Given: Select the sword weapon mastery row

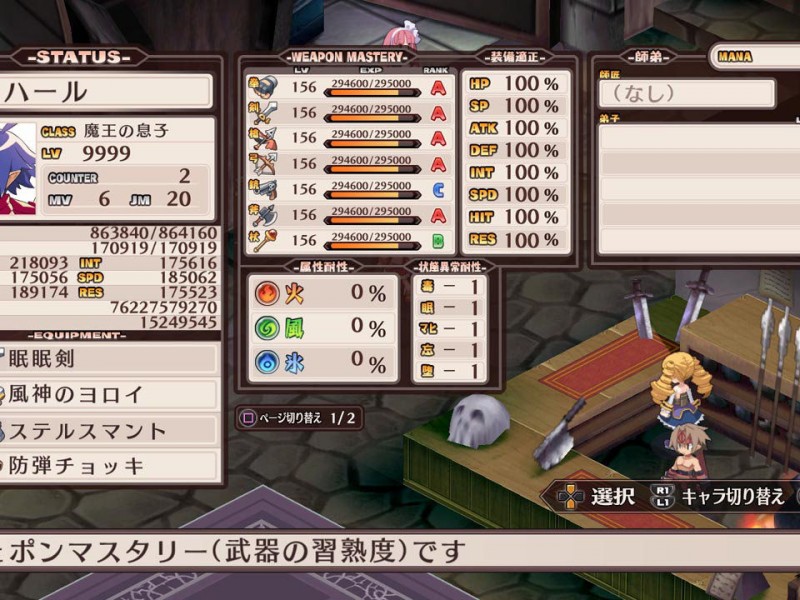Looking at the screenshot, I should pyautogui.click(x=349, y=112).
